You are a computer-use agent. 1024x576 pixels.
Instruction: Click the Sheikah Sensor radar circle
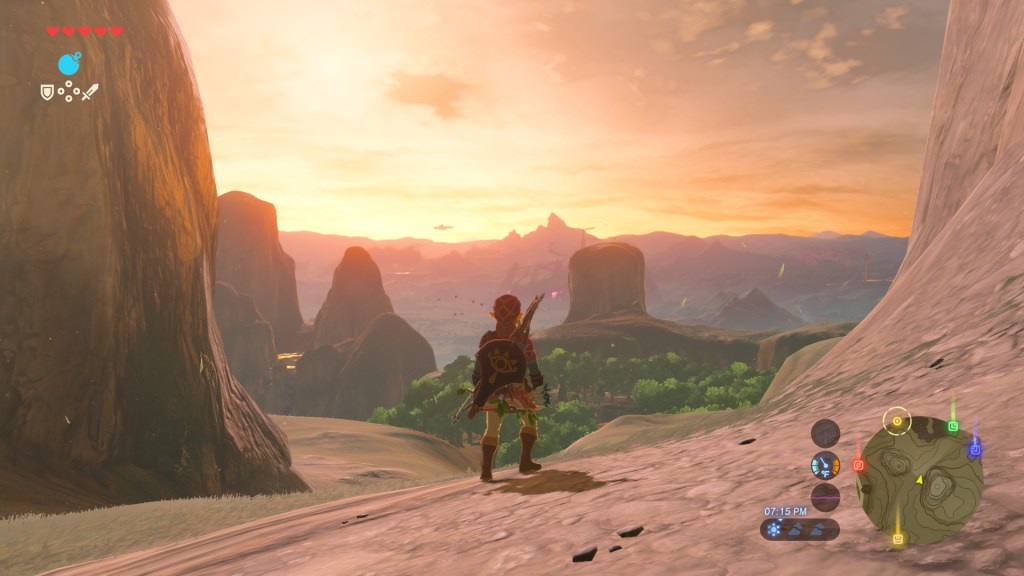825,433
